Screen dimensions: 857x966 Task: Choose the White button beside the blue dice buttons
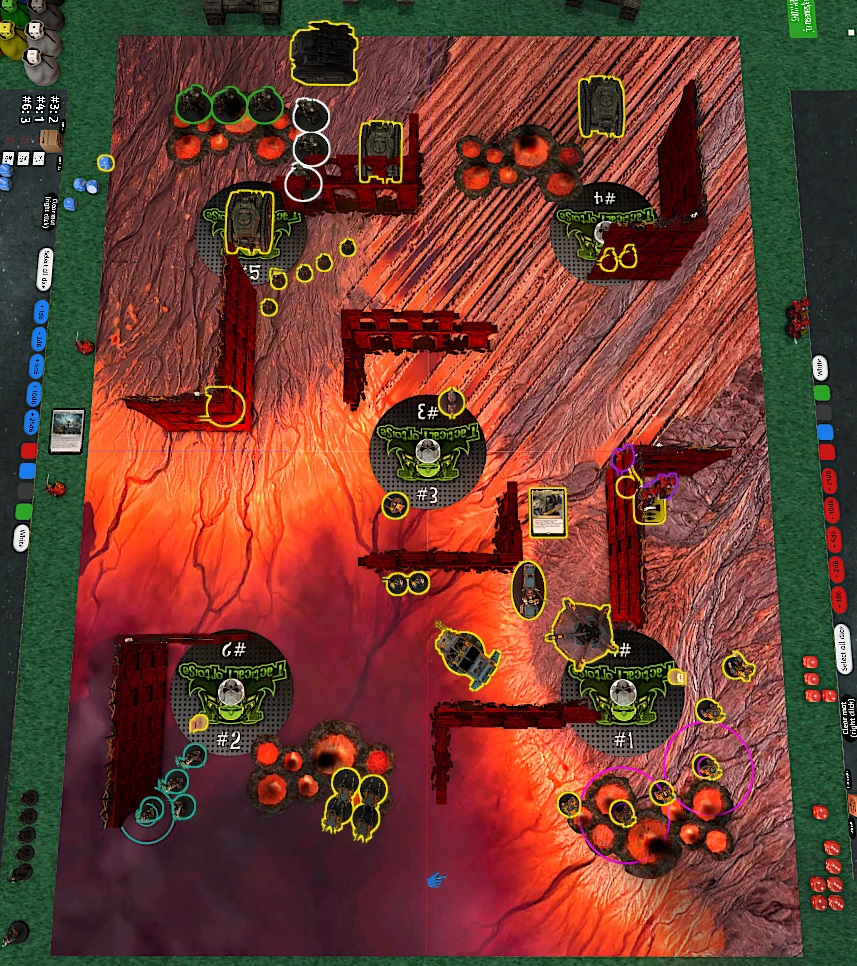pos(22,539)
